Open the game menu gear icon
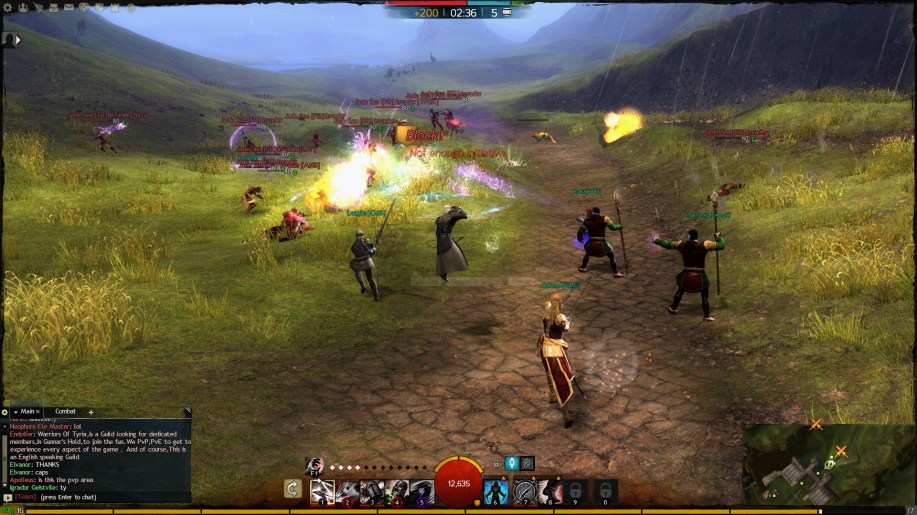917x515 pixels. (5, 7)
